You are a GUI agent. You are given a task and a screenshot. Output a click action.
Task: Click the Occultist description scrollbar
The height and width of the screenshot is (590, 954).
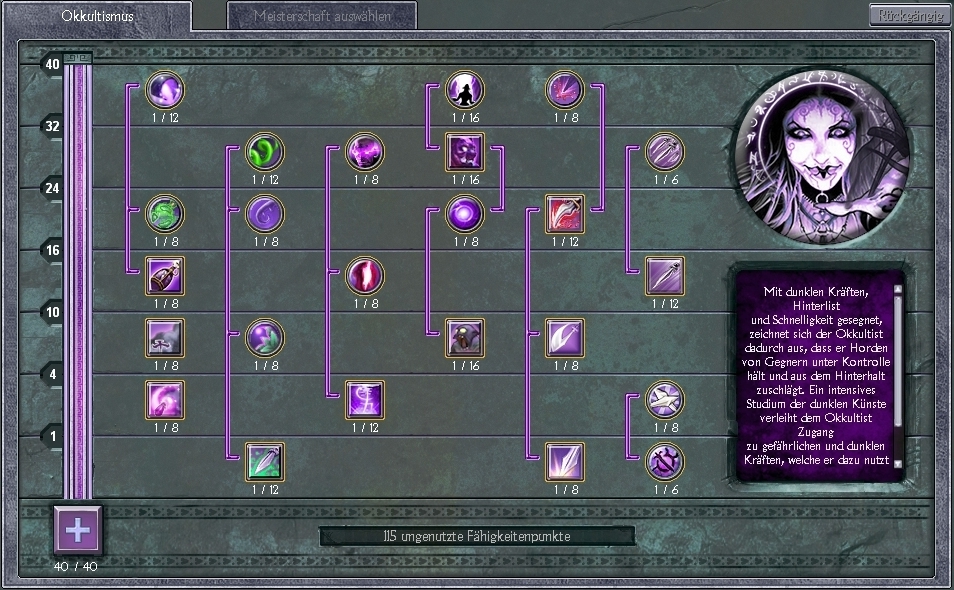tap(897, 375)
